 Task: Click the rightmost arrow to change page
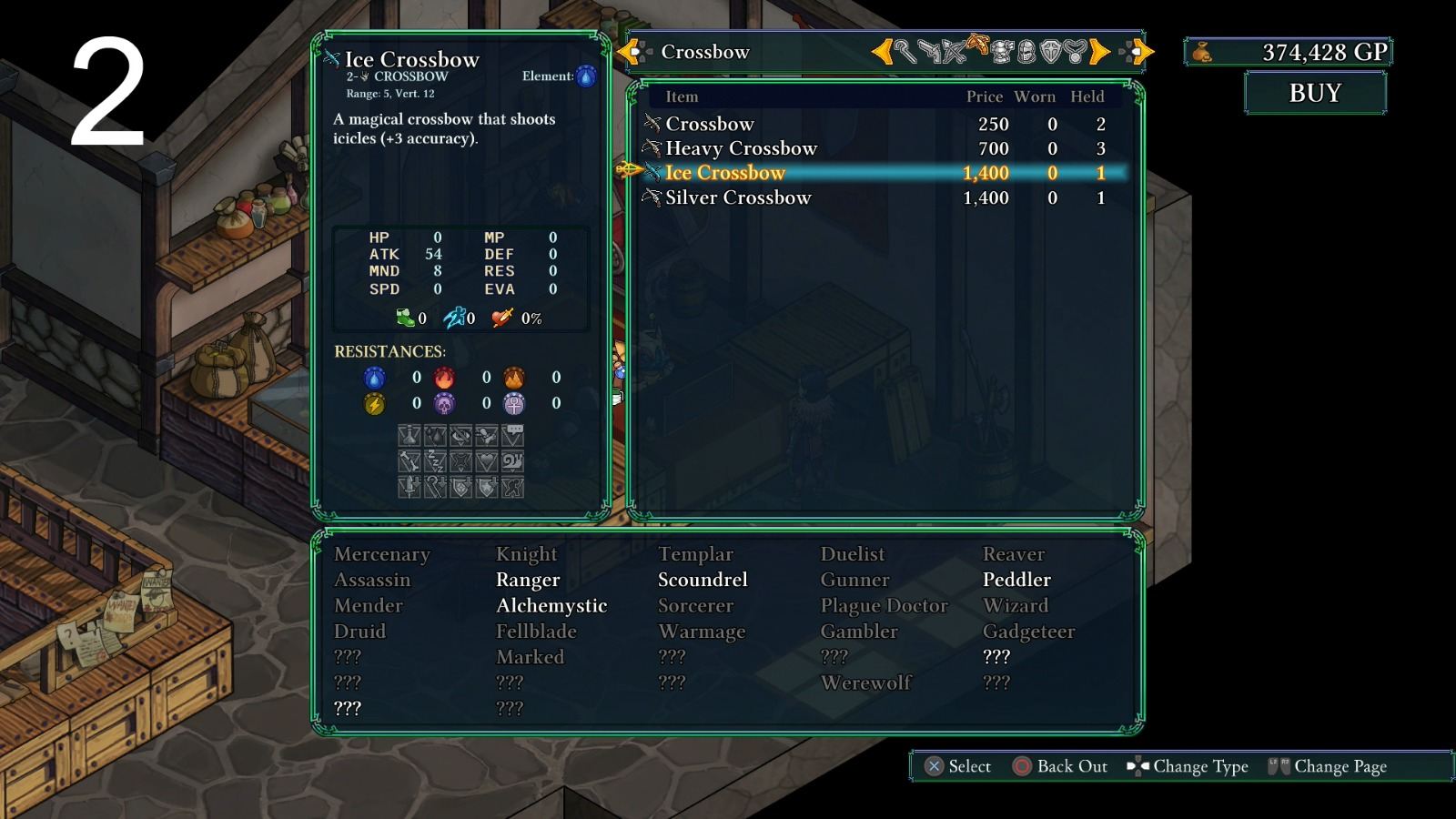pyautogui.click(x=1142, y=52)
